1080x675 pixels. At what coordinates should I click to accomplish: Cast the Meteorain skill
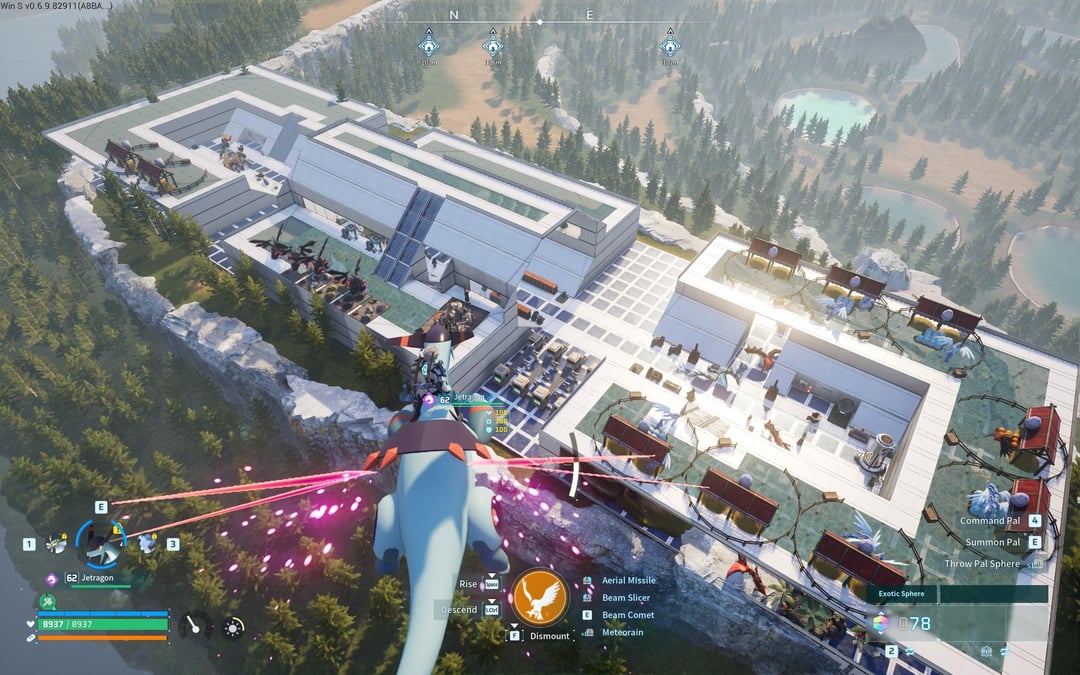click(x=624, y=632)
